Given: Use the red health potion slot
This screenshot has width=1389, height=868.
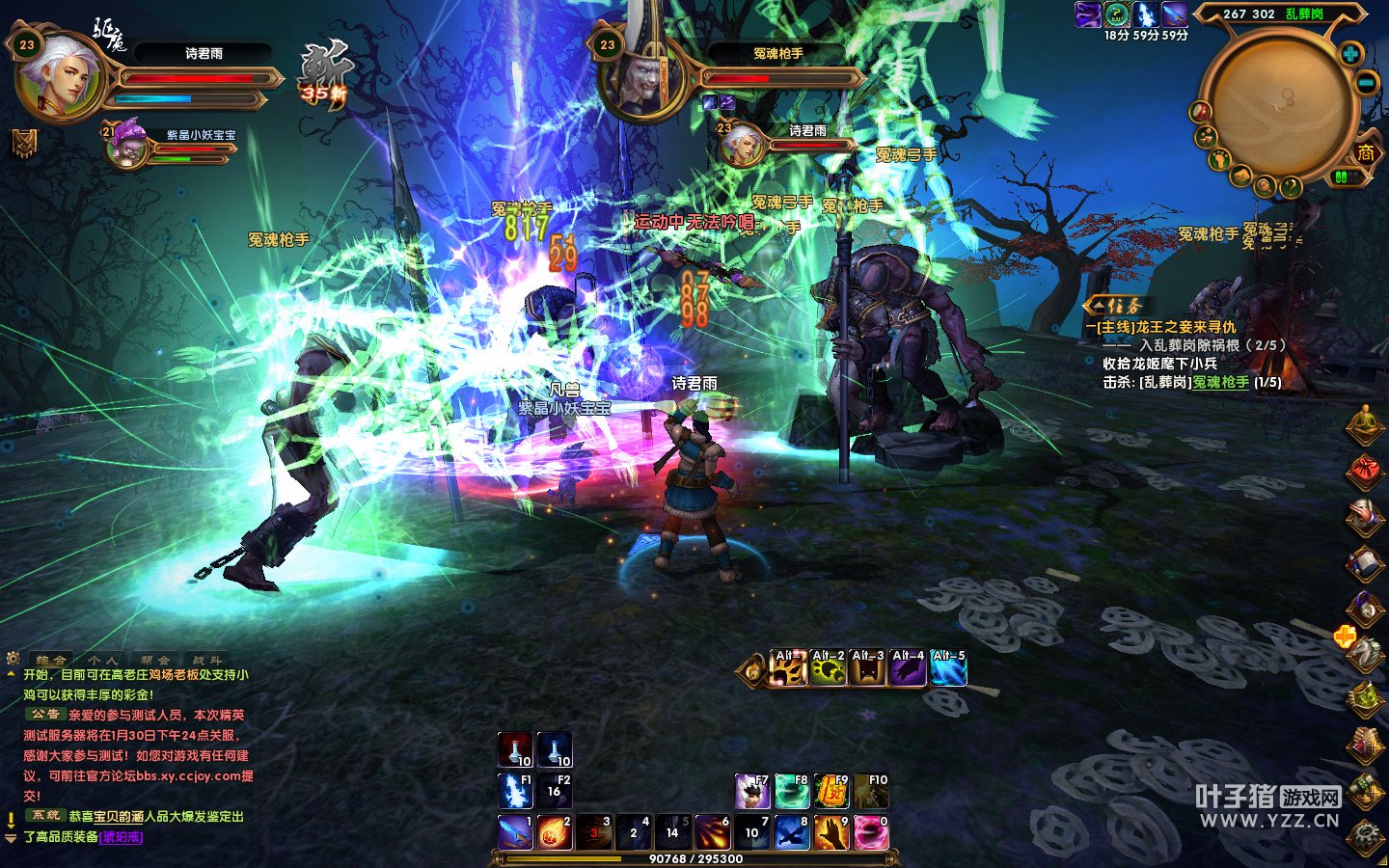Looking at the screenshot, I should 515,749.
